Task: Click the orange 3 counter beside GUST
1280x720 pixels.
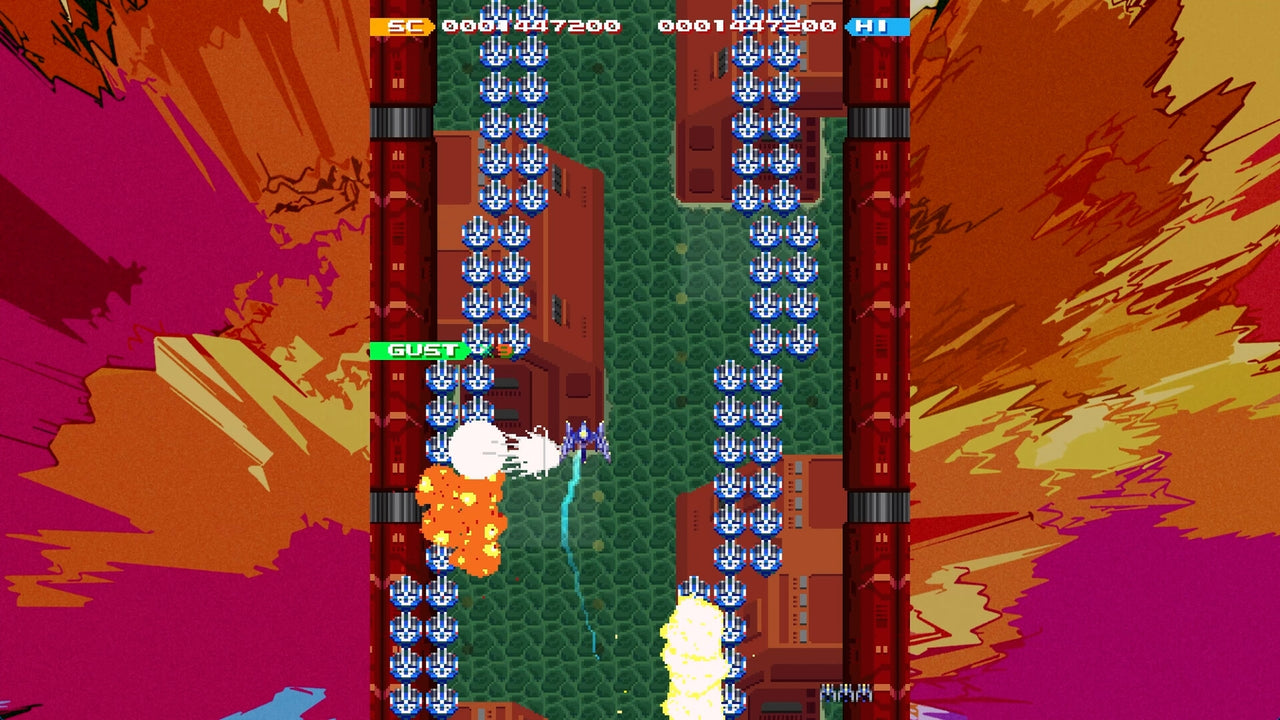Action: point(505,350)
